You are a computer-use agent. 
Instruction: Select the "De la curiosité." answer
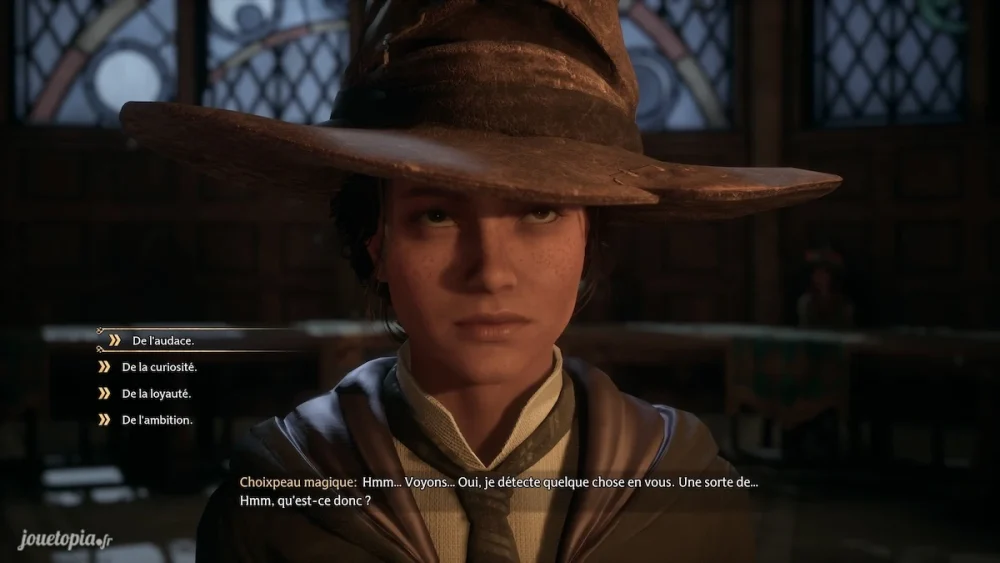[159, 367]
